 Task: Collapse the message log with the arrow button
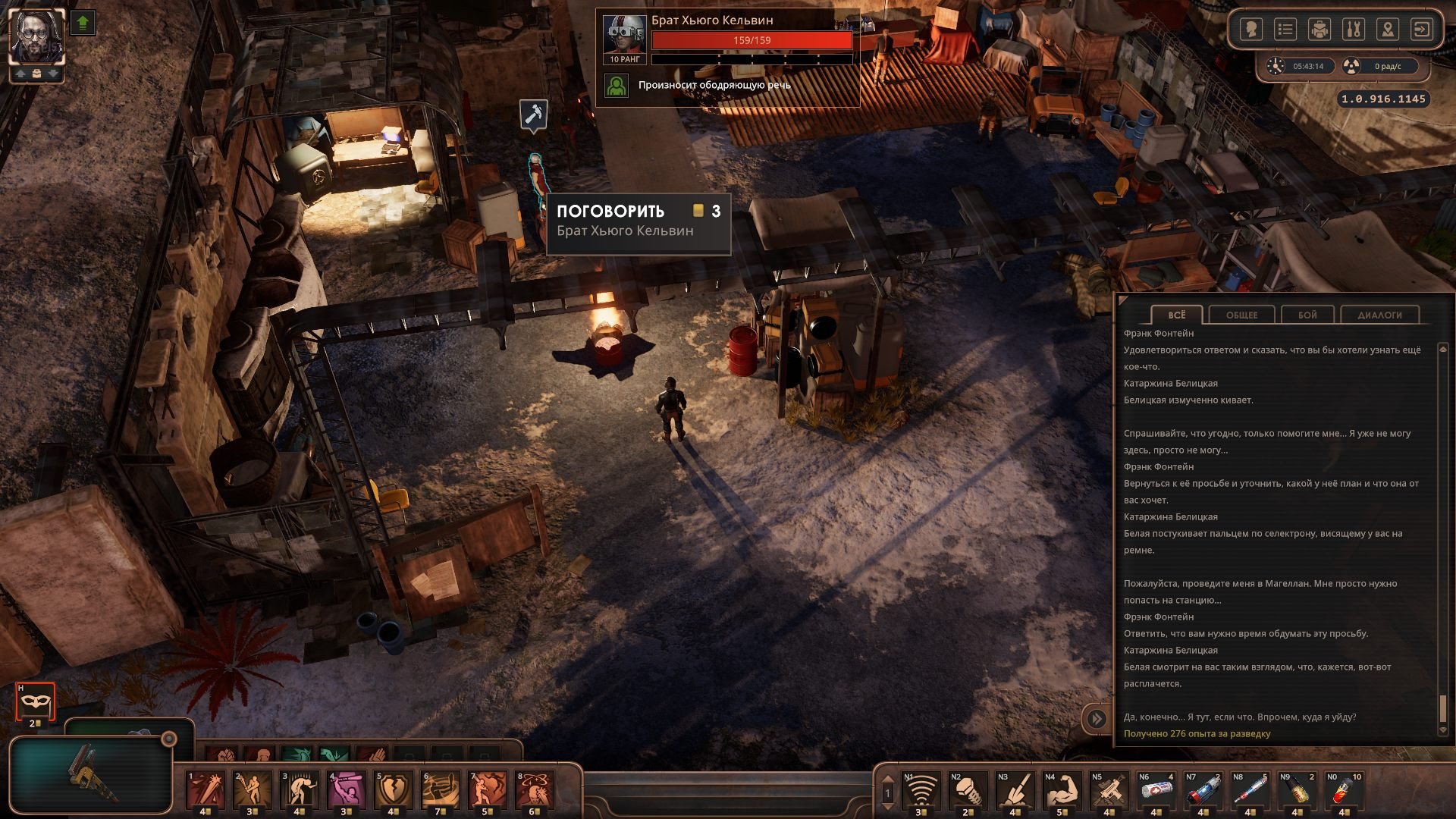click(x=1097, y=718)
